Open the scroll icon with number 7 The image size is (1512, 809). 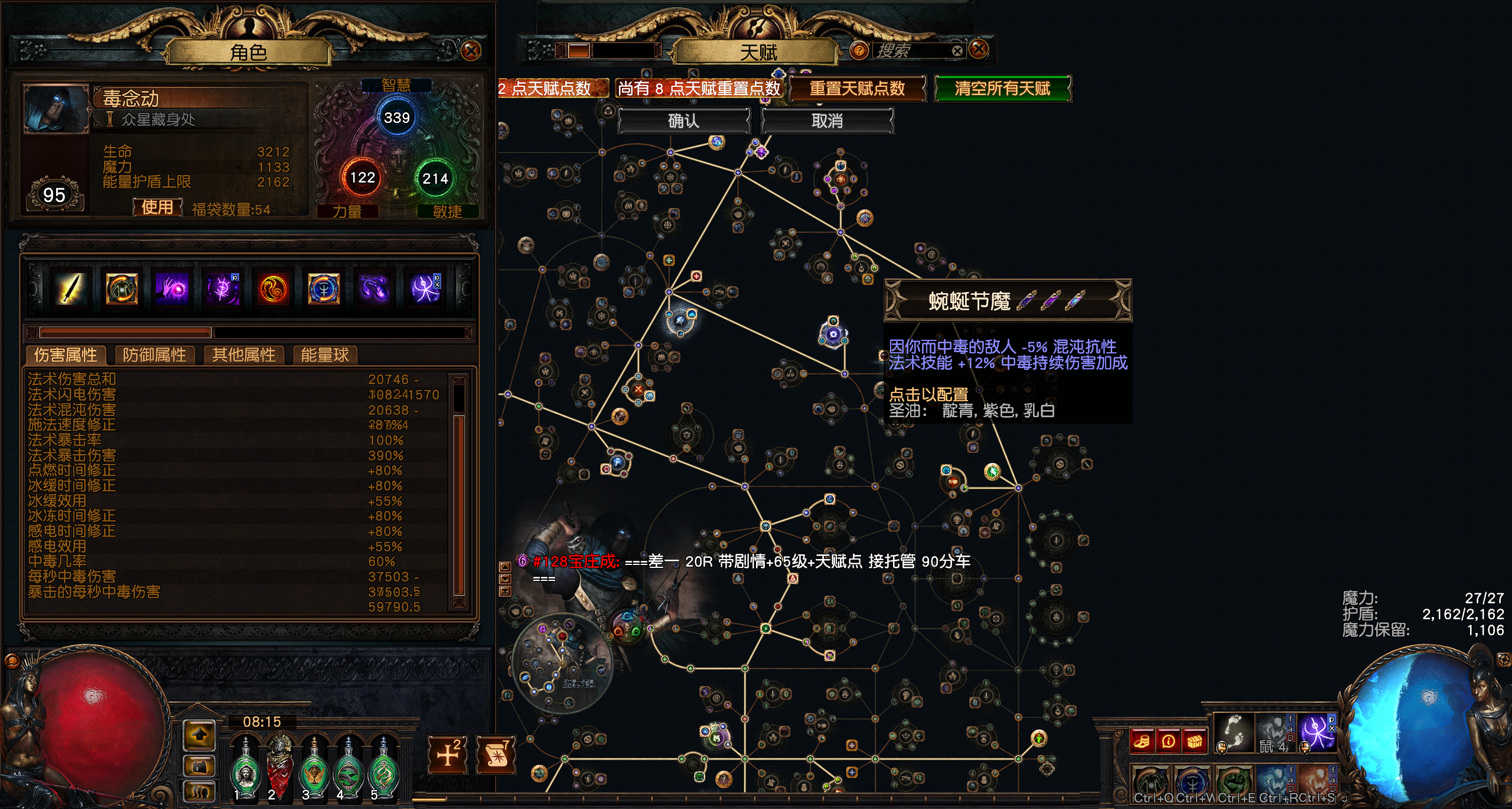click(x=496, y=755)
